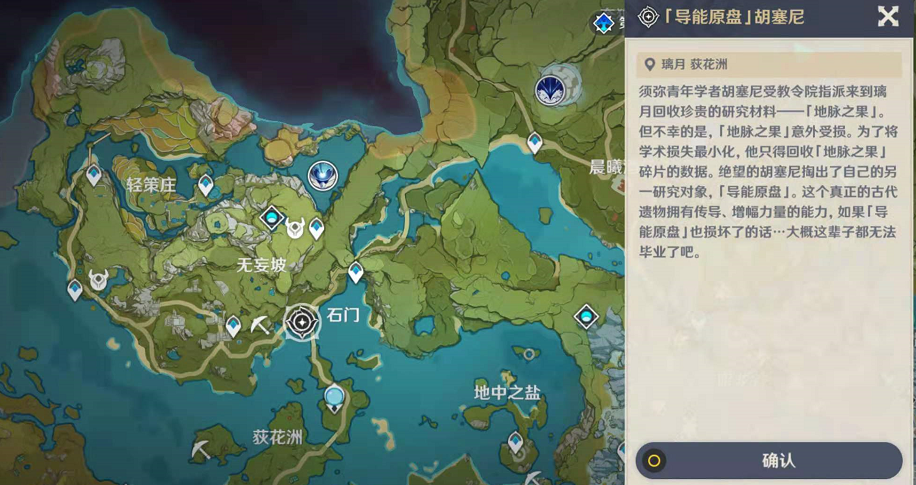
Task: Close the event details panel
Action: 887,16
